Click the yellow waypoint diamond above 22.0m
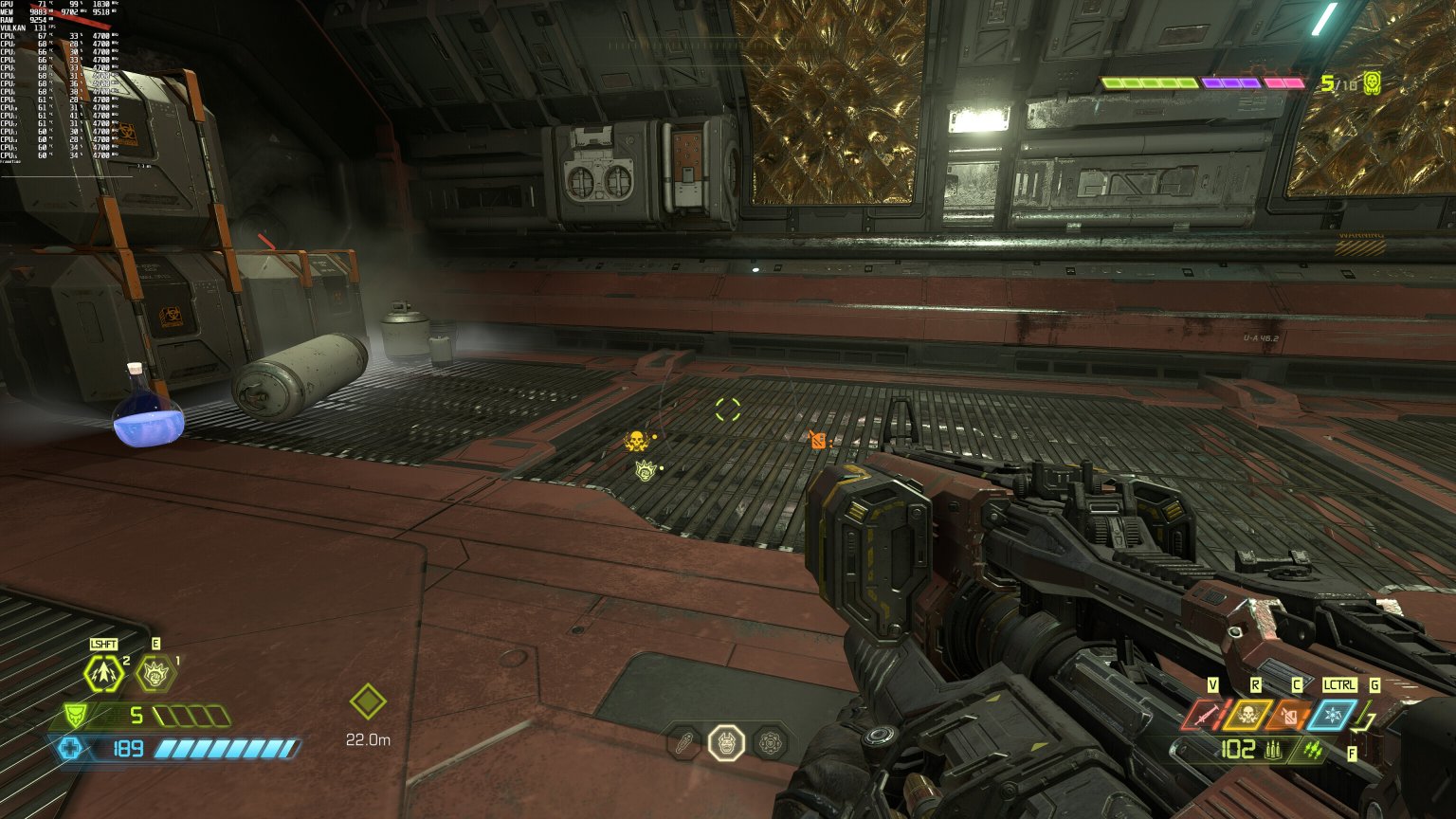Screen dimensions: 1456x819 (x=366, y=701)
